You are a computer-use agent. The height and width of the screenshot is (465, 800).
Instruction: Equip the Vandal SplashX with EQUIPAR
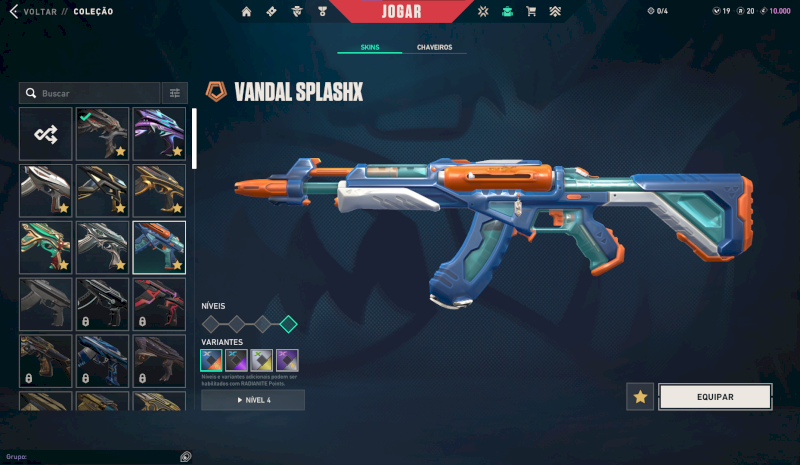coord(714,397)
